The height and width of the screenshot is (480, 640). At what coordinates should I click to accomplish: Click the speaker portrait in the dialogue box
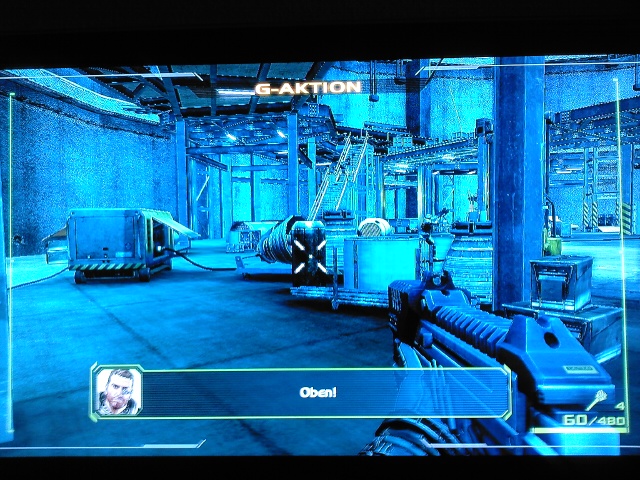[118, 391]
